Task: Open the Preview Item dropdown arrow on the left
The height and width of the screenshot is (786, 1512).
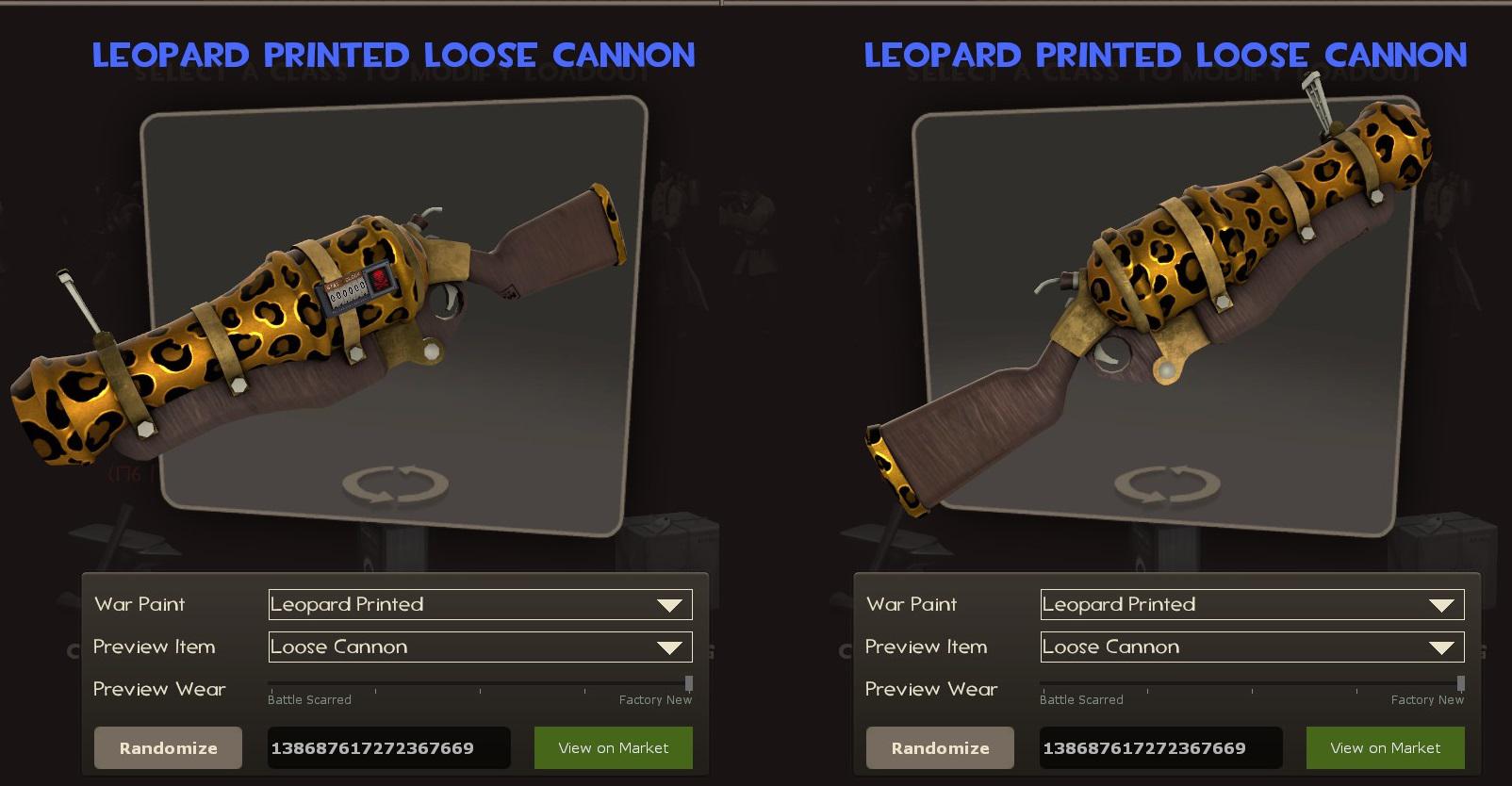Action: (x=671, y=647)
